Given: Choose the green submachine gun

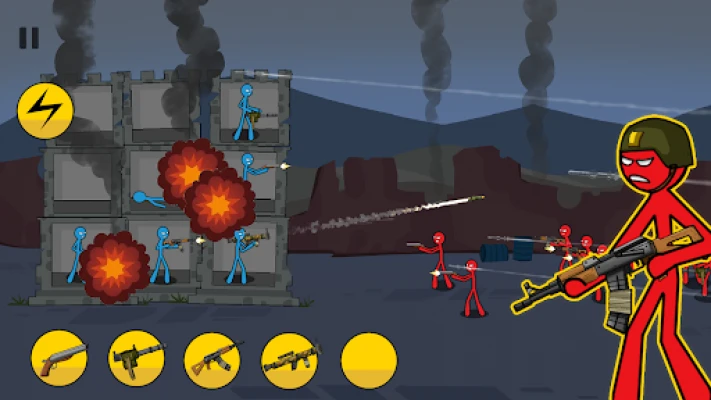Looking at the screenshot, I should pos(136,360).
